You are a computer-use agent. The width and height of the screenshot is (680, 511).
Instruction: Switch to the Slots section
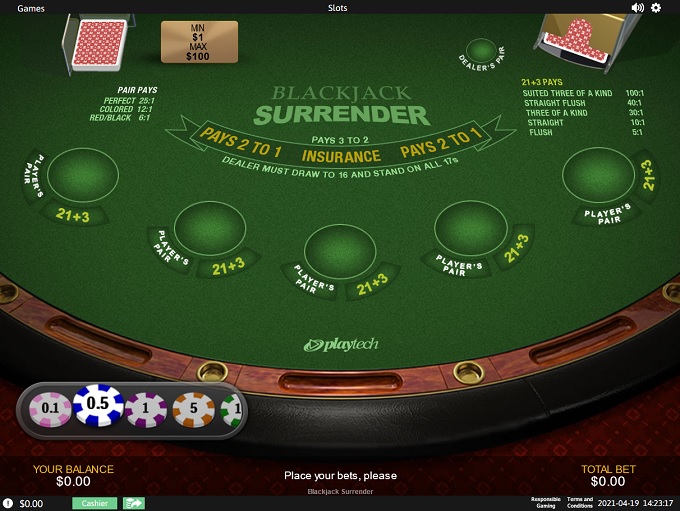(x=338, y=7)
